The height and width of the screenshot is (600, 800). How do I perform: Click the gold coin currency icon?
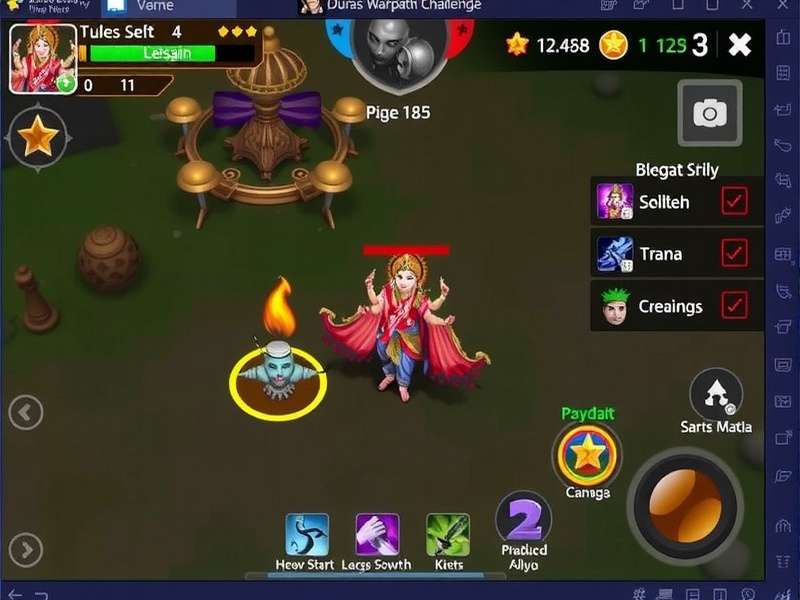click(612, 44)
